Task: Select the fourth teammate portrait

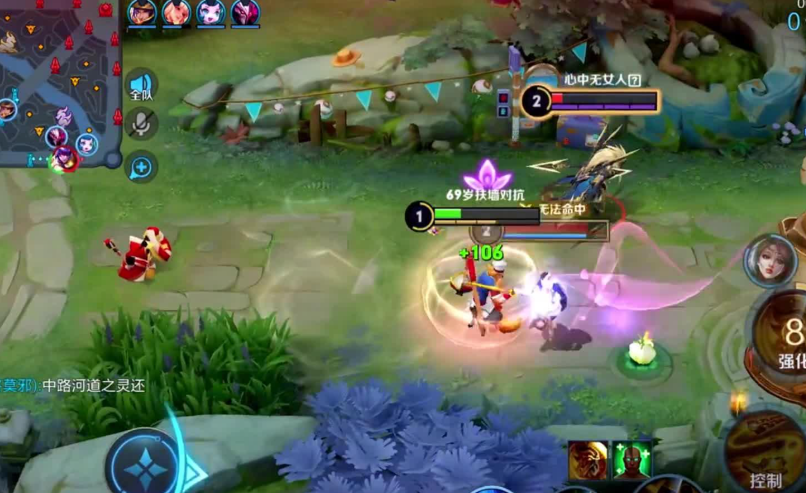Action: coord(245,12)
